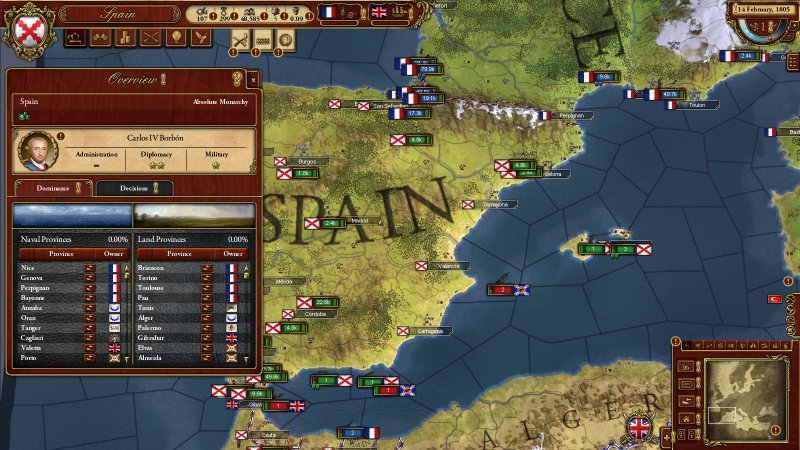
Task: Open the handshake diplomacy toolbar button
Action: 99,38
